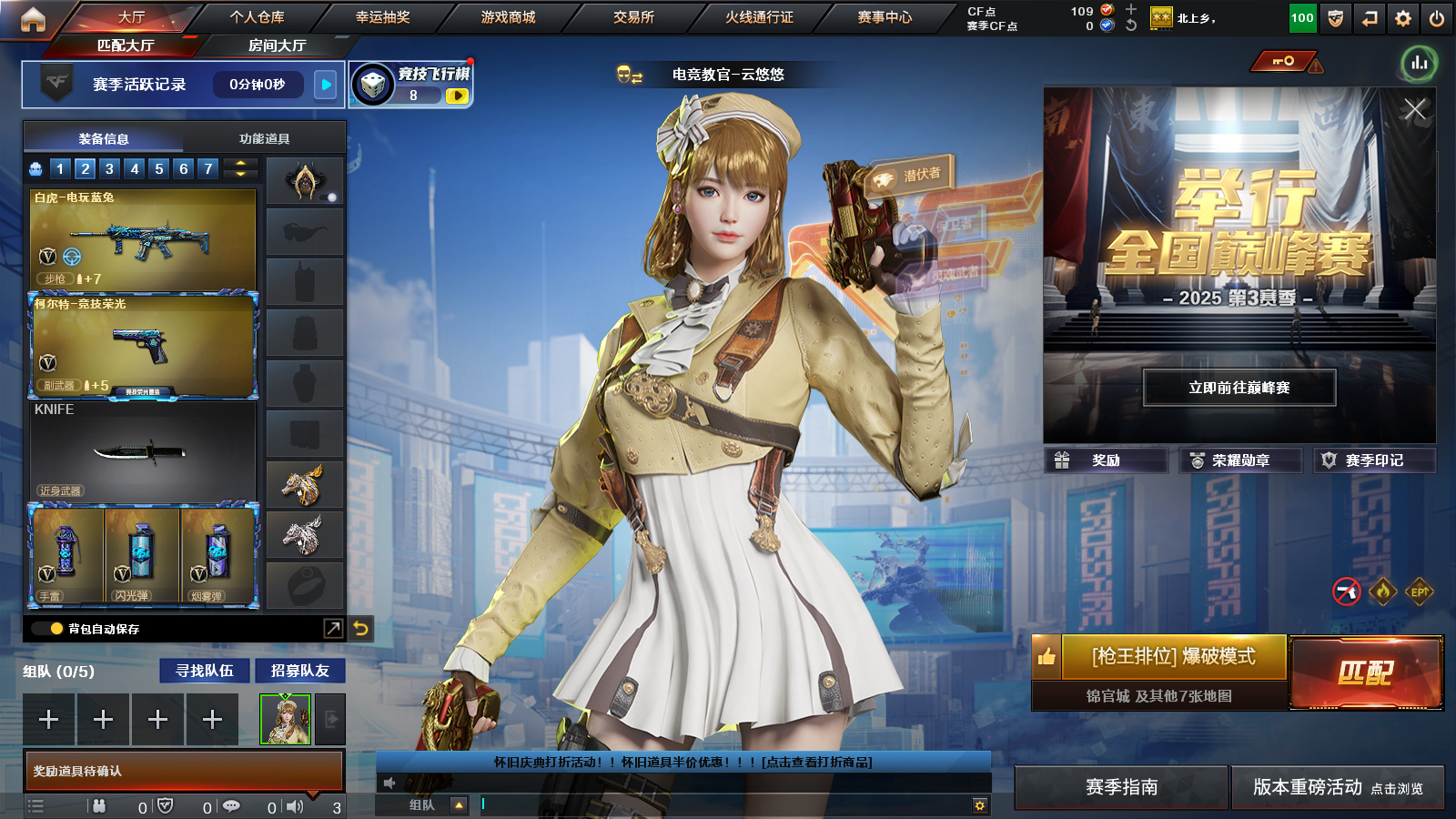Open the 个人仓库 menu
1456x819 pixels.
tap(257, 17)
